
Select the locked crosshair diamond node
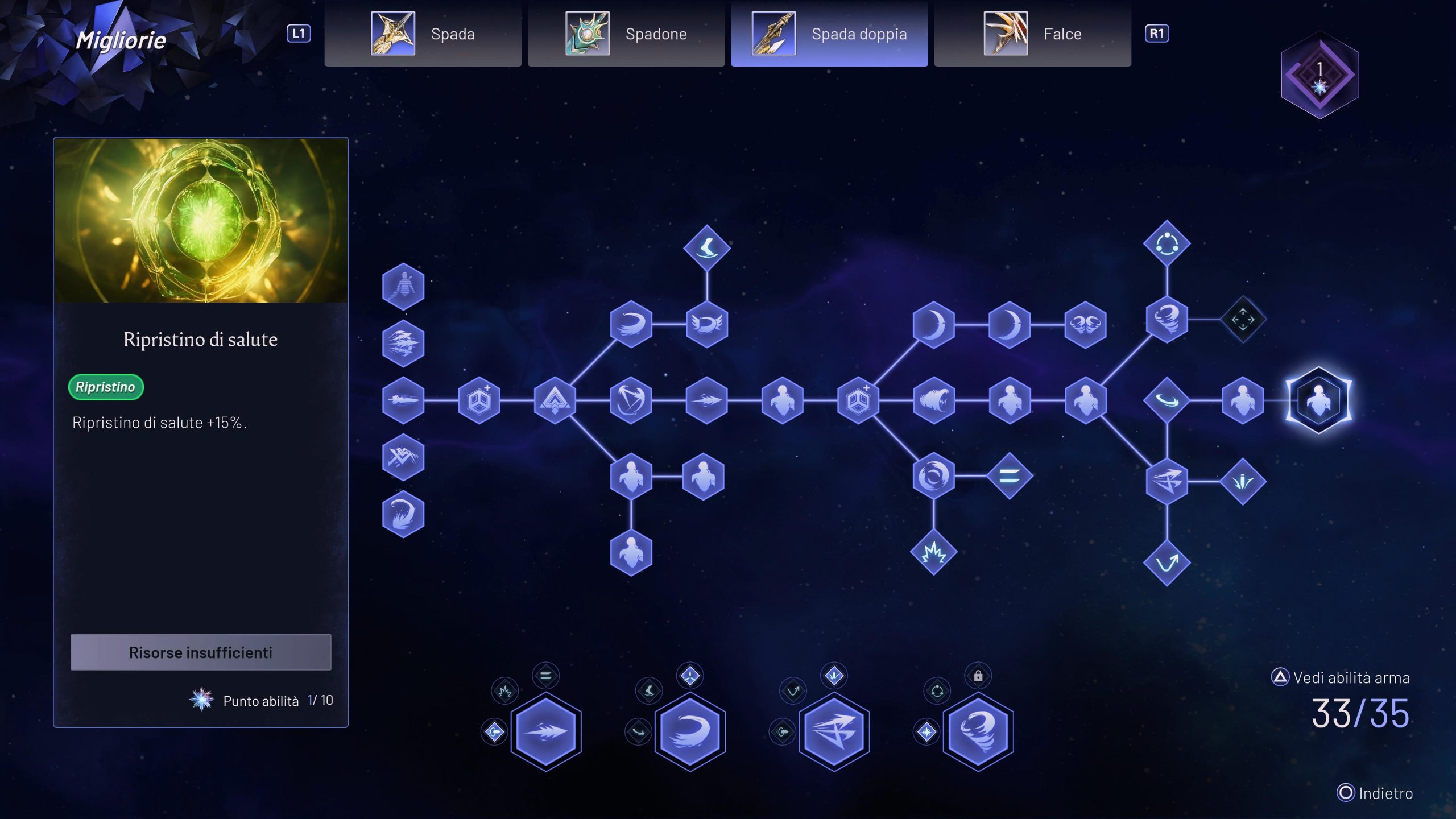(x=1243, y=320)
